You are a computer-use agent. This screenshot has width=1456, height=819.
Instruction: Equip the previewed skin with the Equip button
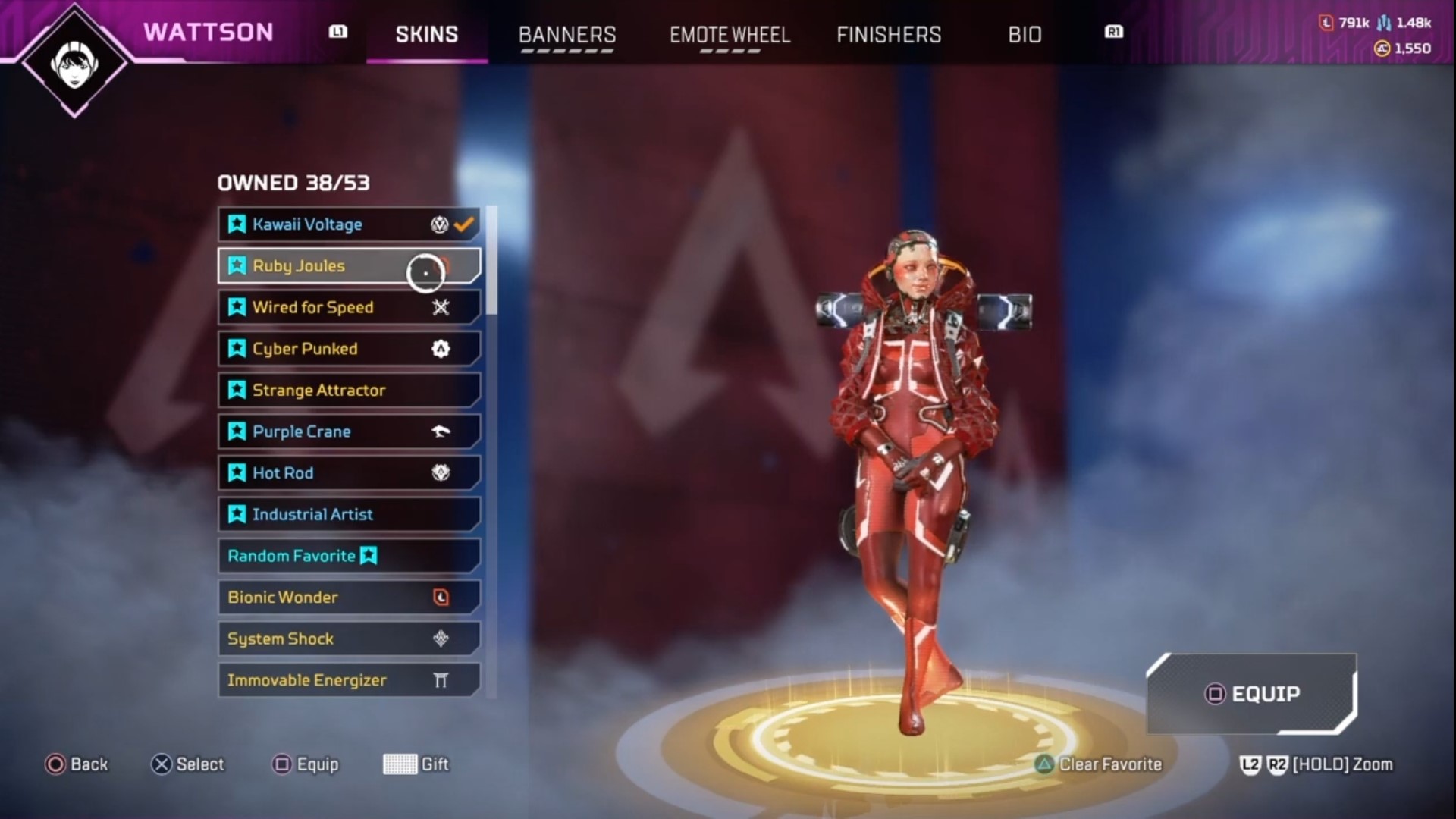click(x=1252, y=694)
